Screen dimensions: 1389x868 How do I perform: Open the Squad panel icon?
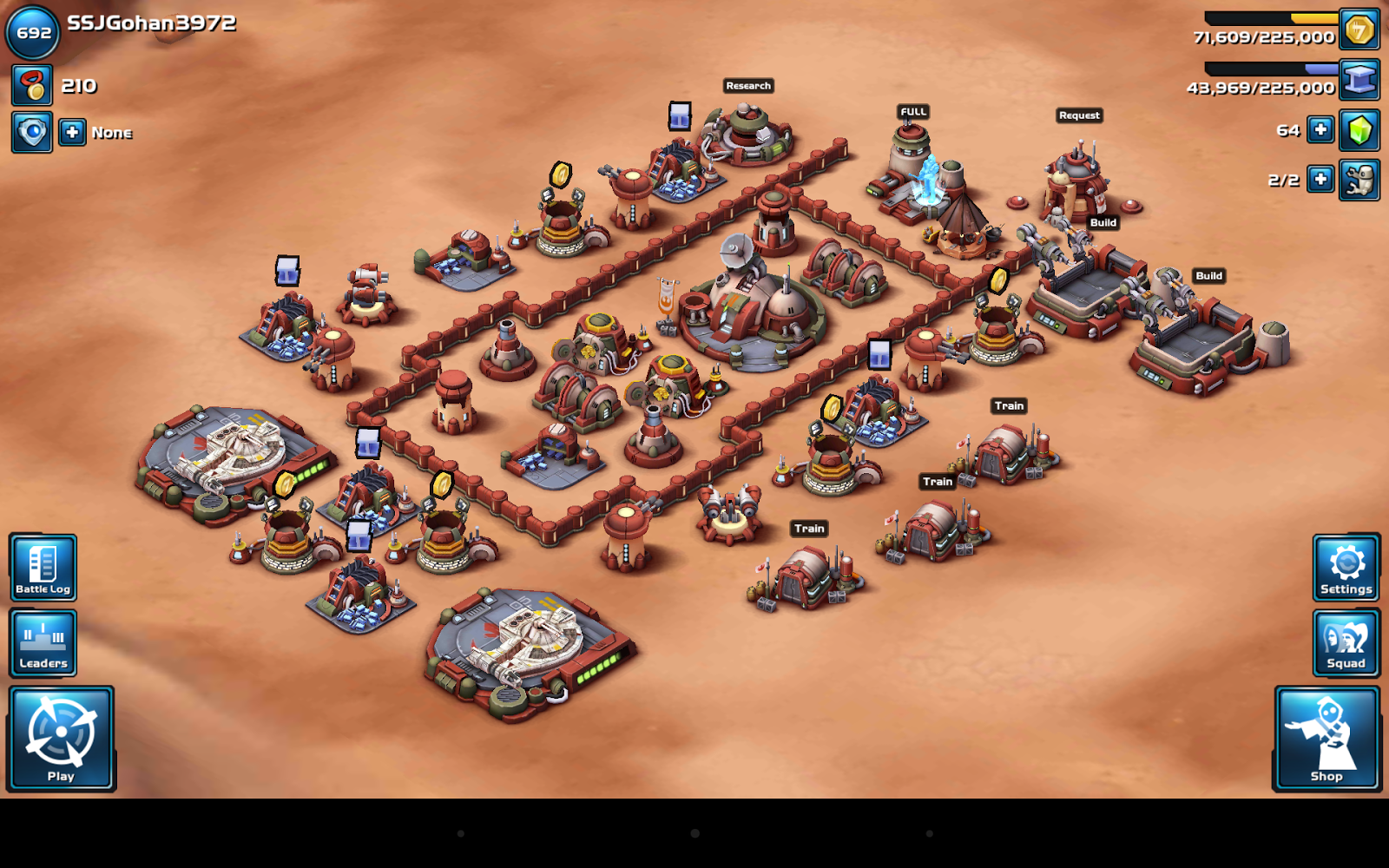point(1345,642)
